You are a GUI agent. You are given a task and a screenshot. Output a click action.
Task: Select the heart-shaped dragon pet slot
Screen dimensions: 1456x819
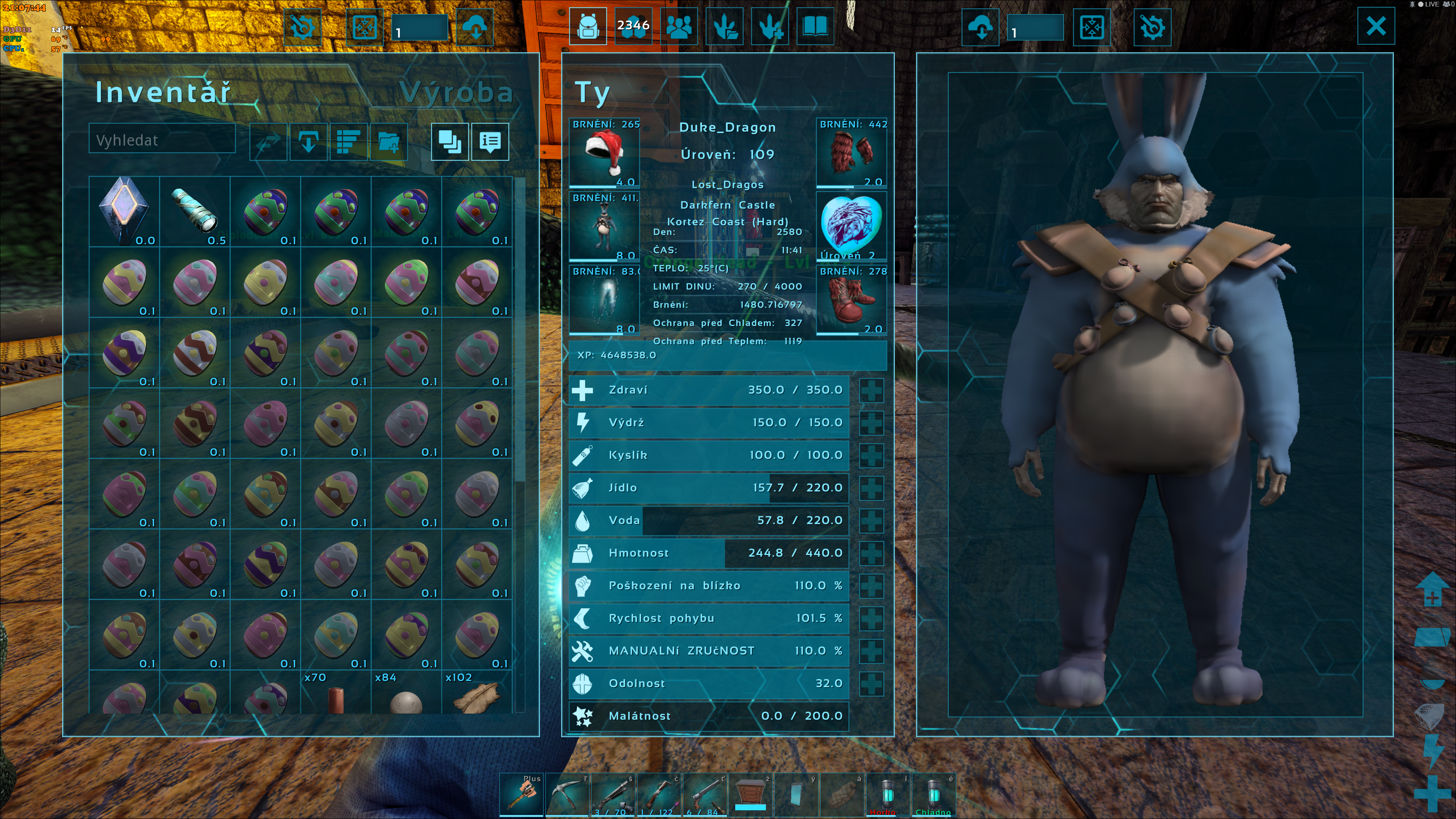[x=851, y=226]
